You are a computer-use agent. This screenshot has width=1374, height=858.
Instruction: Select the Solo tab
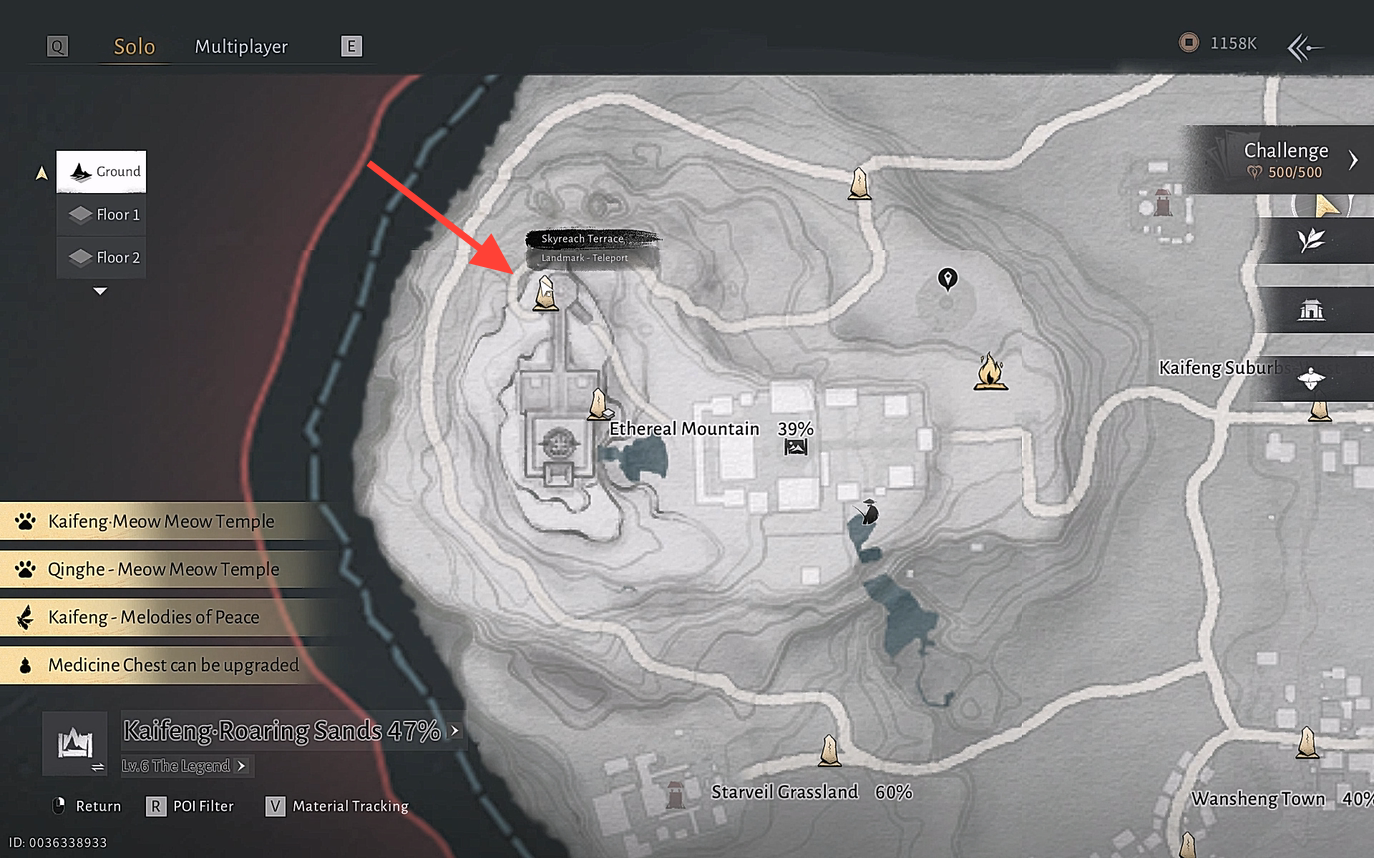(x=134, y=47)
